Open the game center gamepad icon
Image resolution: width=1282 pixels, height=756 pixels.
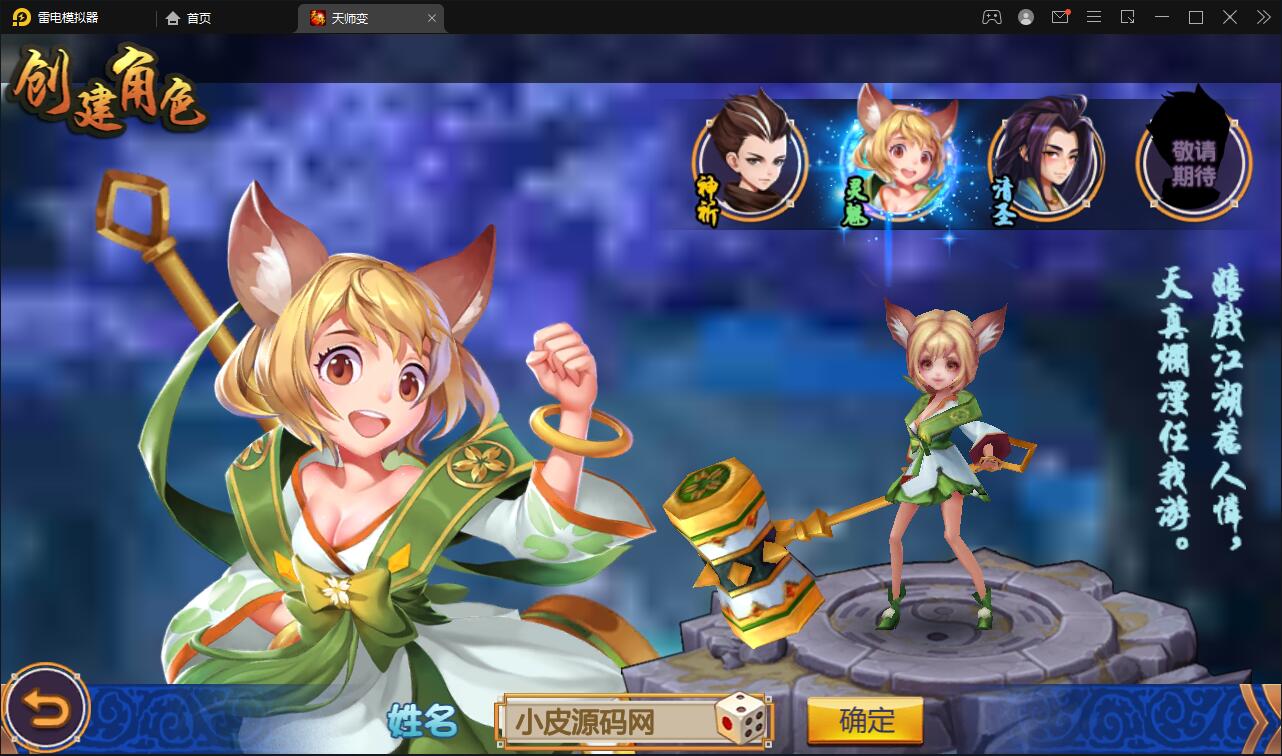[x=991, y=17]
